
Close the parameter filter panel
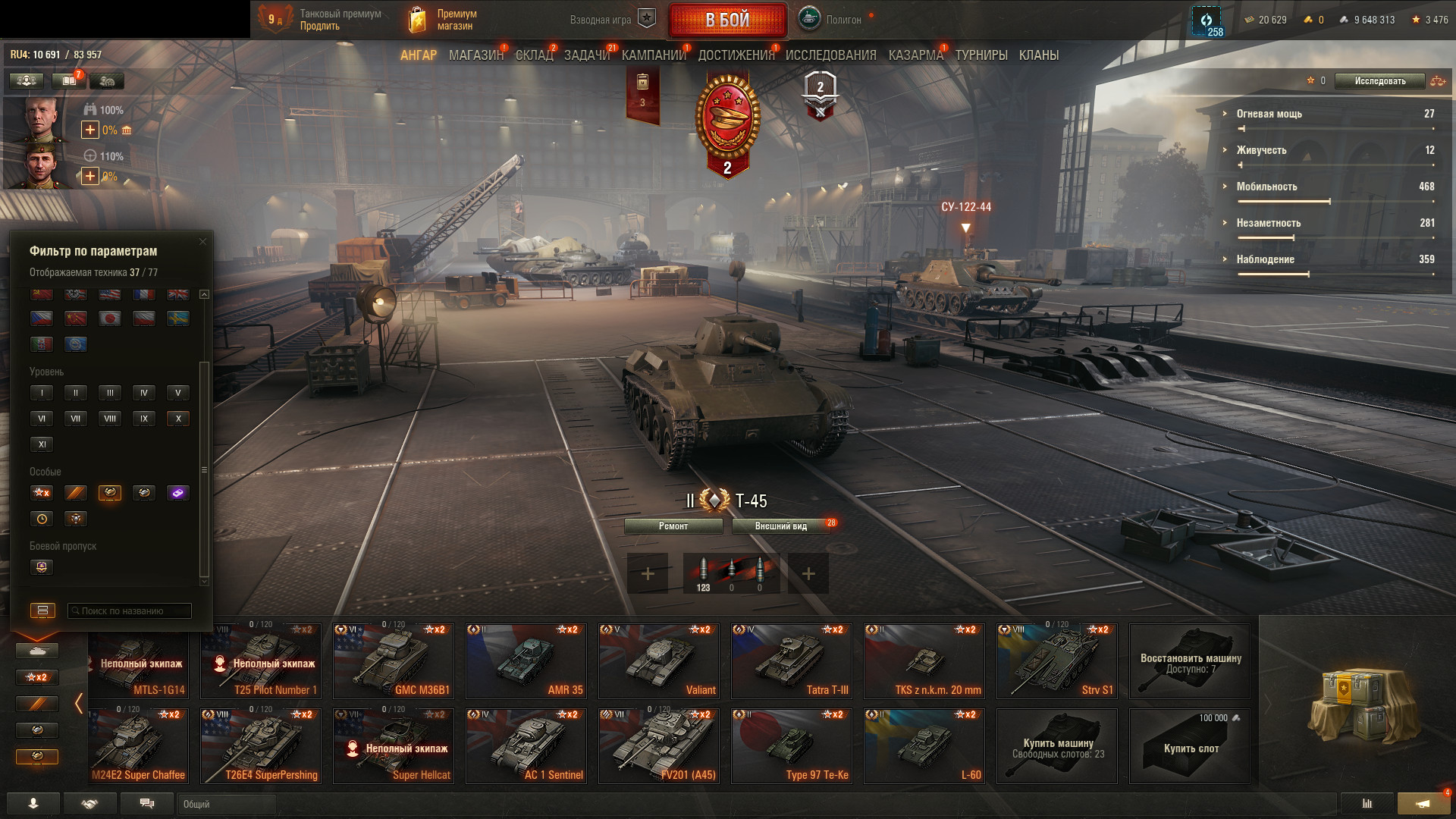(202, 242)
